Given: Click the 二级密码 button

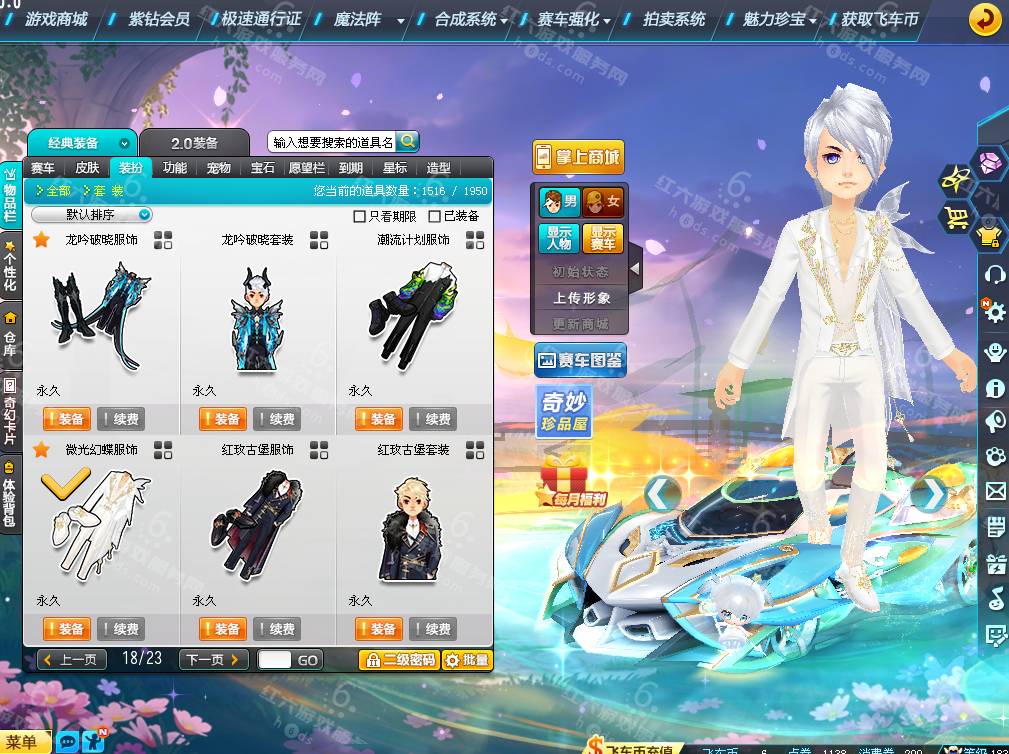Looking at the screenshot, I should click(399, 660).
